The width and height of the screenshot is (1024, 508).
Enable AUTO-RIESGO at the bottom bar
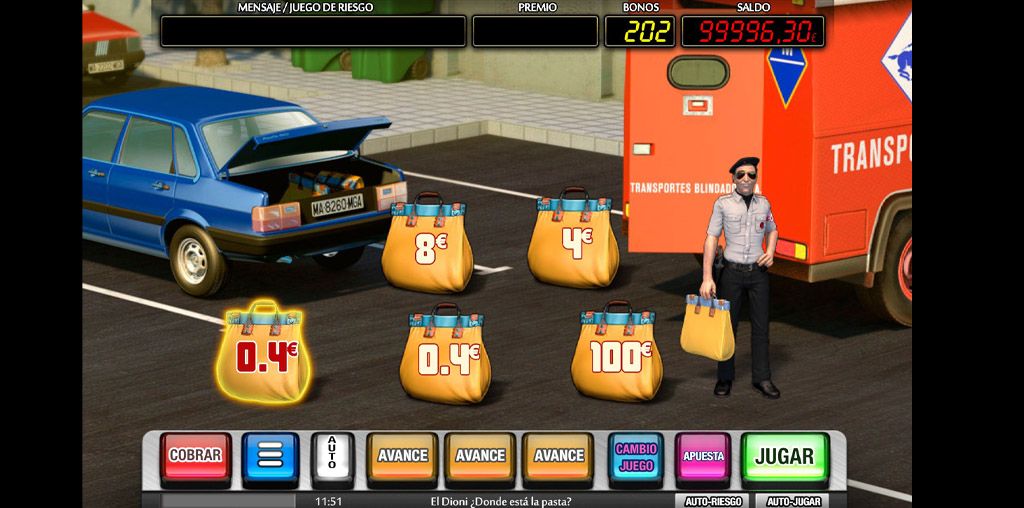tap(712, 501)
